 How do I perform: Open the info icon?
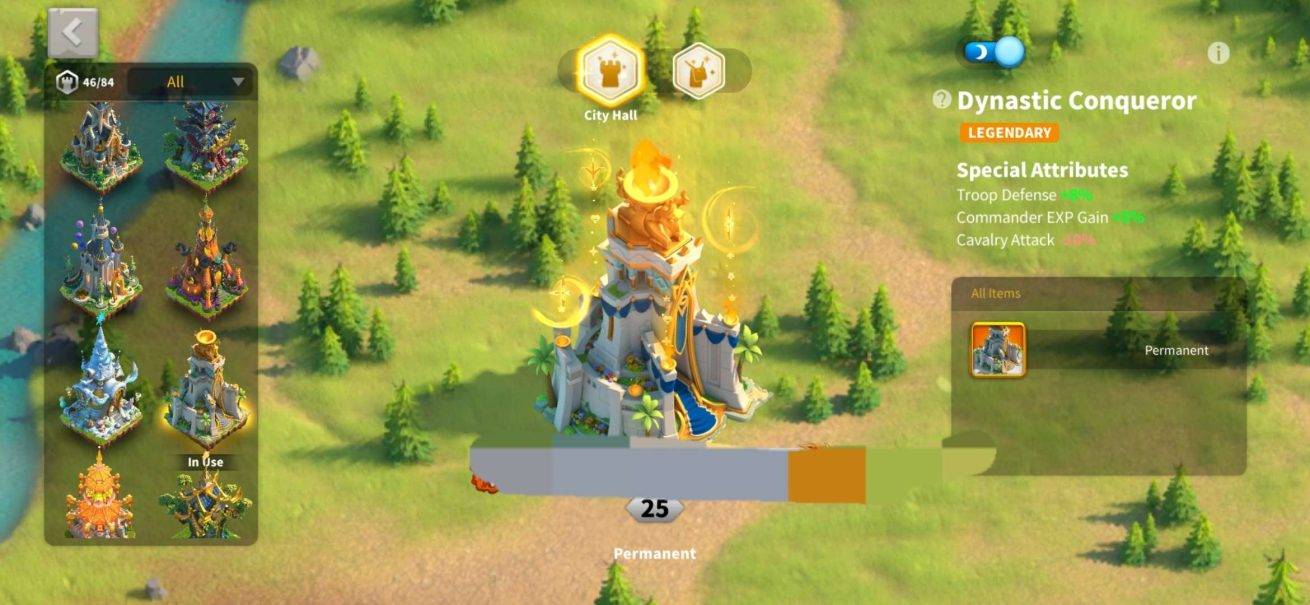[x=1218, y=54]
